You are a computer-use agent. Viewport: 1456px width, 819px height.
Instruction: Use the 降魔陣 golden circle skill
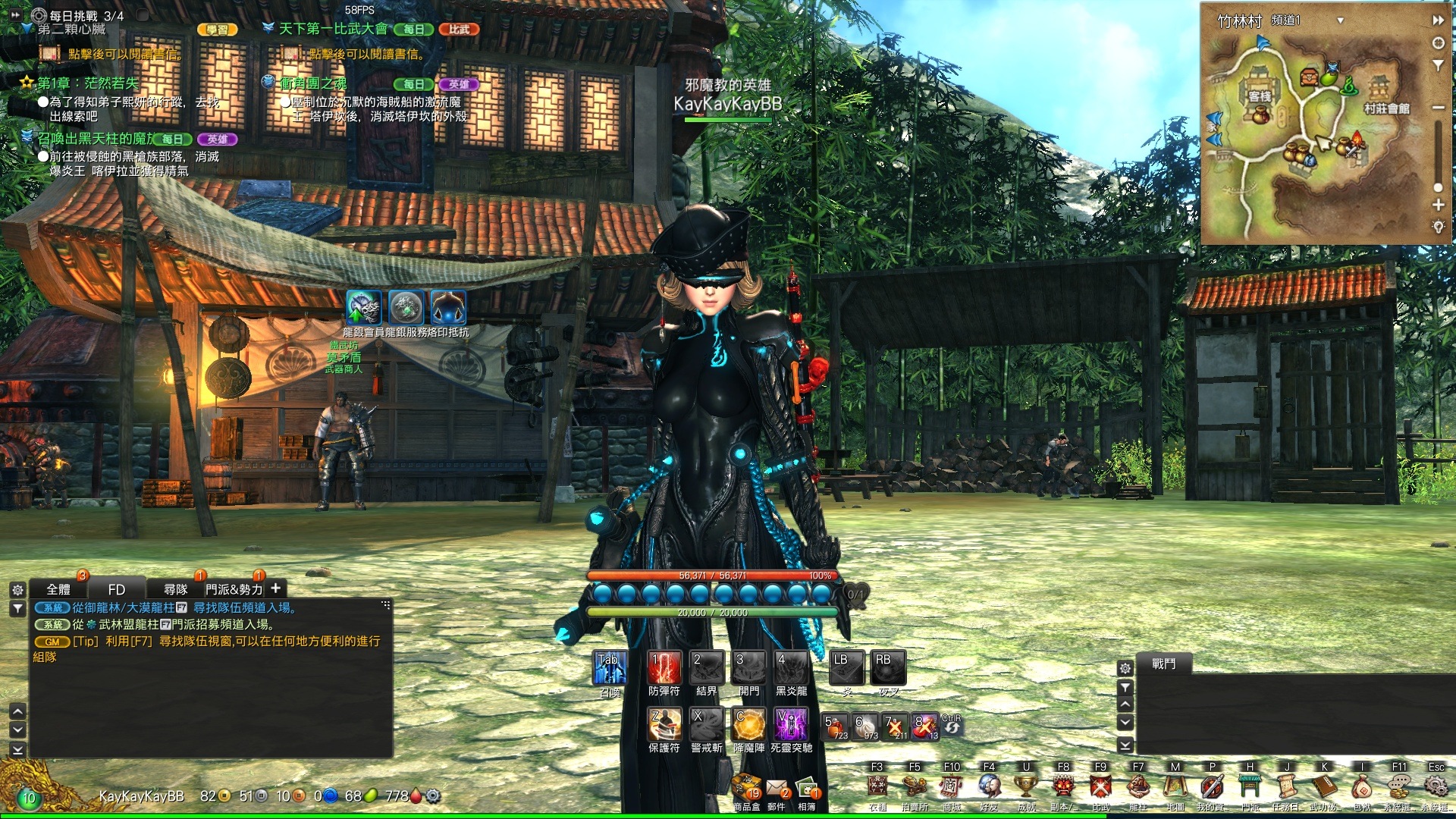pyautogui.click(x=748, y=724)
